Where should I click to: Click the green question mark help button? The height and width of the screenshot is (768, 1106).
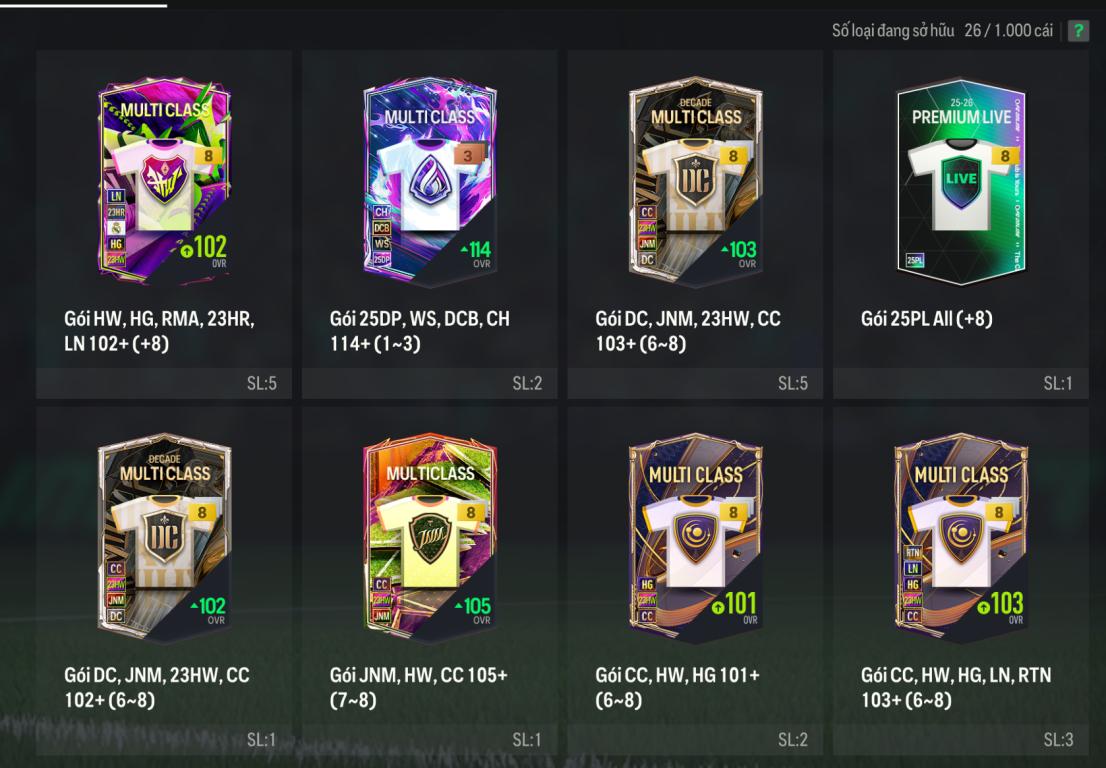pyautogui.click(x=1078, y=31)
